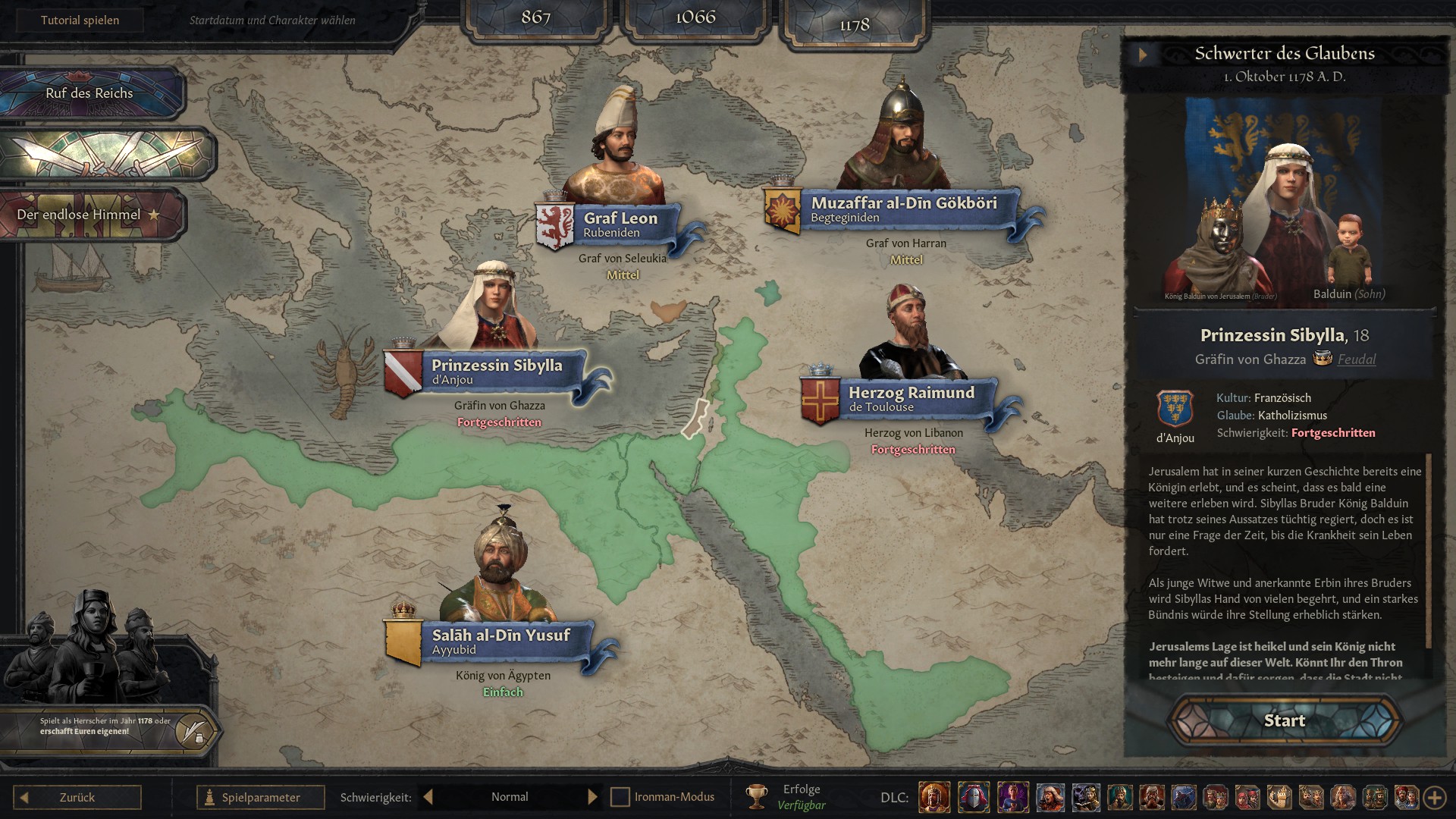Image resolution: width=1456 pixels, height=819 pixels.
Task: Go back with the Zurück button
Action: [x=77, y=797]
